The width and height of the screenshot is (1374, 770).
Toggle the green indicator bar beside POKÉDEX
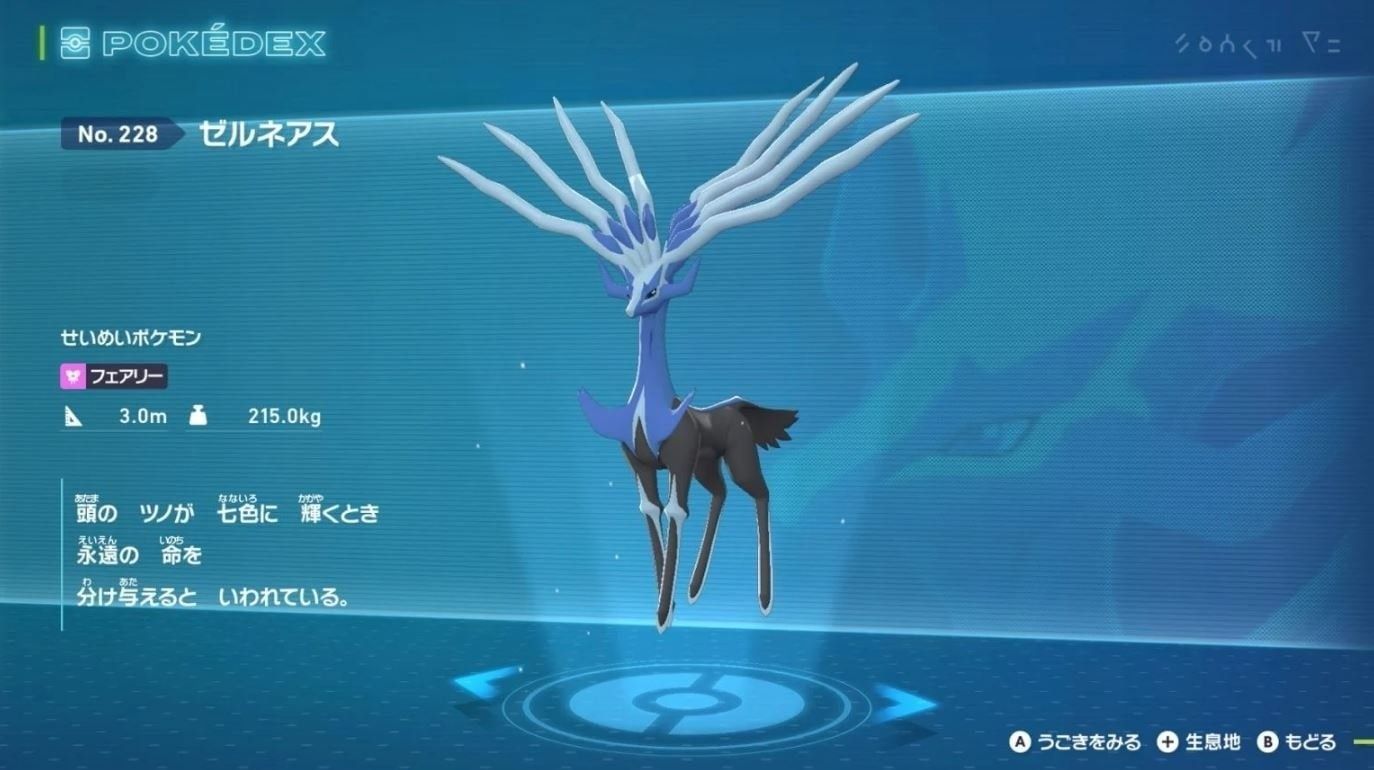tap(41, 43)
